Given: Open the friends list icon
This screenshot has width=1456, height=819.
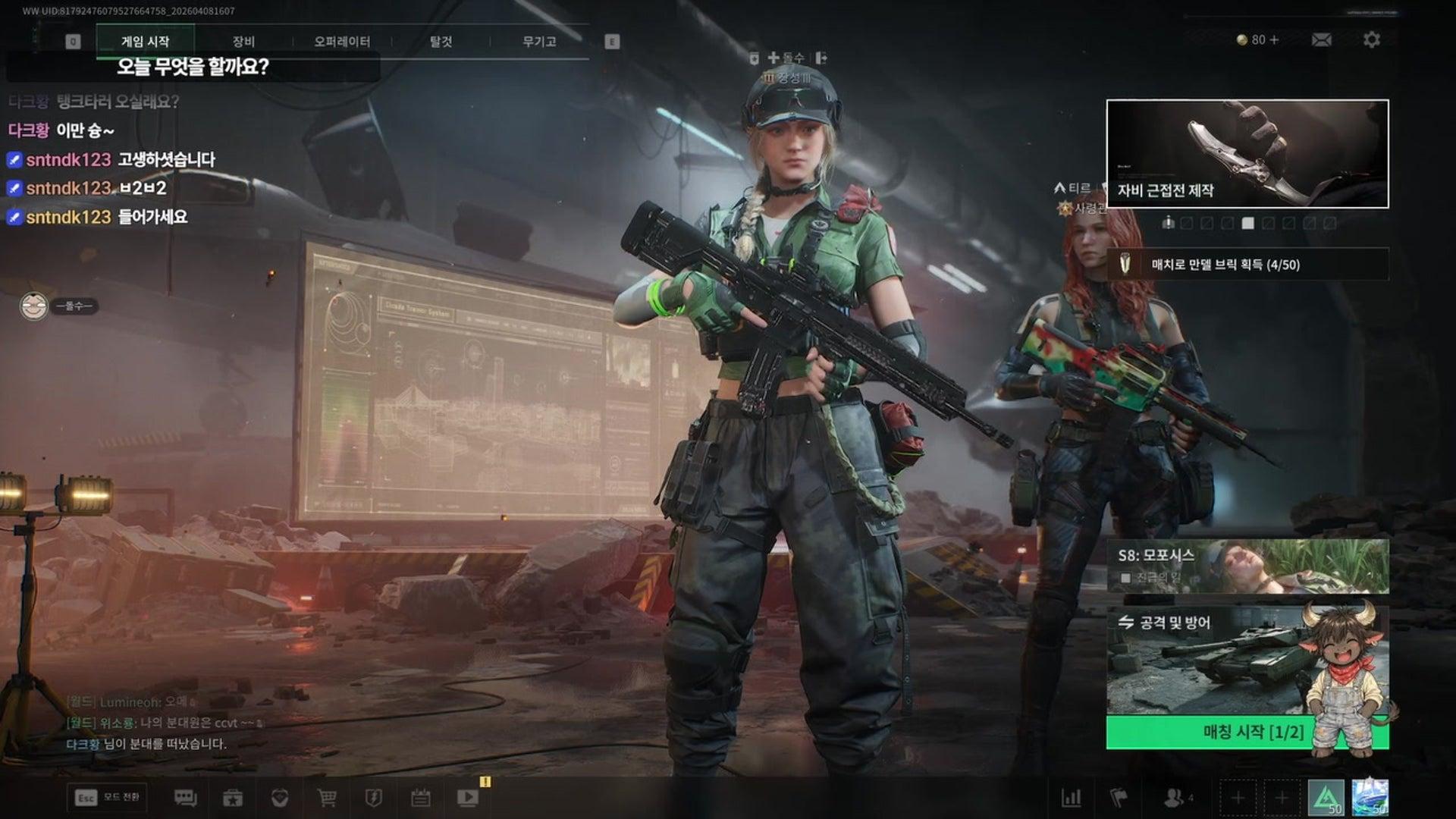Looking at the screenshot, I should coord(1174,798).
